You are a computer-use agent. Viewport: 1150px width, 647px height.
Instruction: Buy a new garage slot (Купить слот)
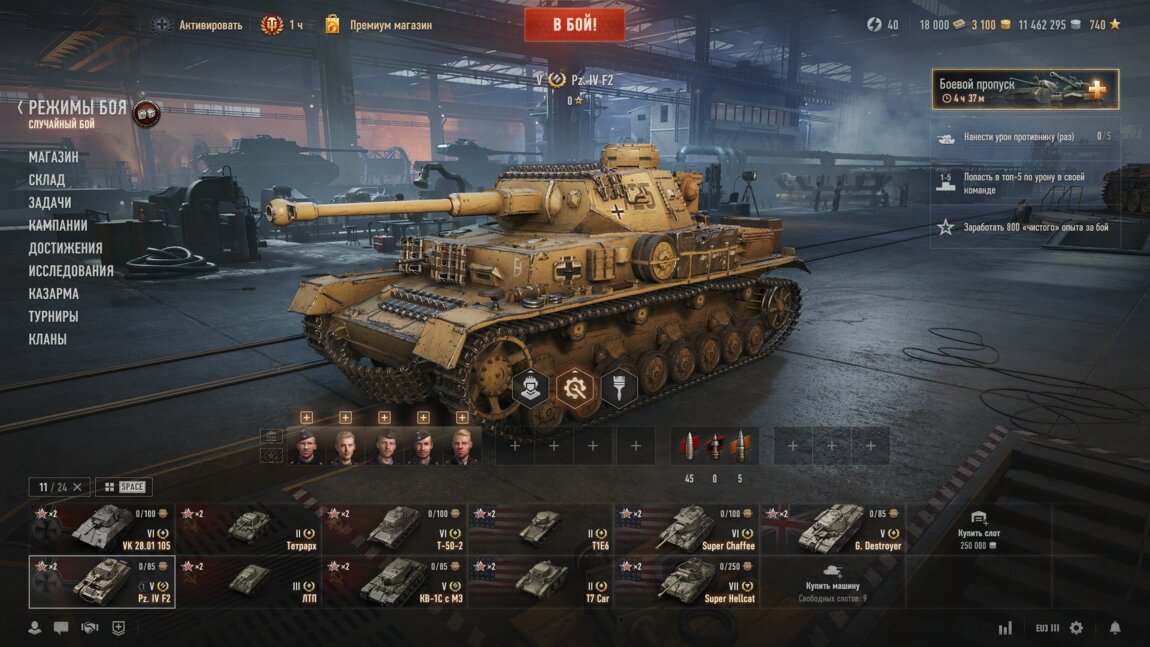[978, 528]
